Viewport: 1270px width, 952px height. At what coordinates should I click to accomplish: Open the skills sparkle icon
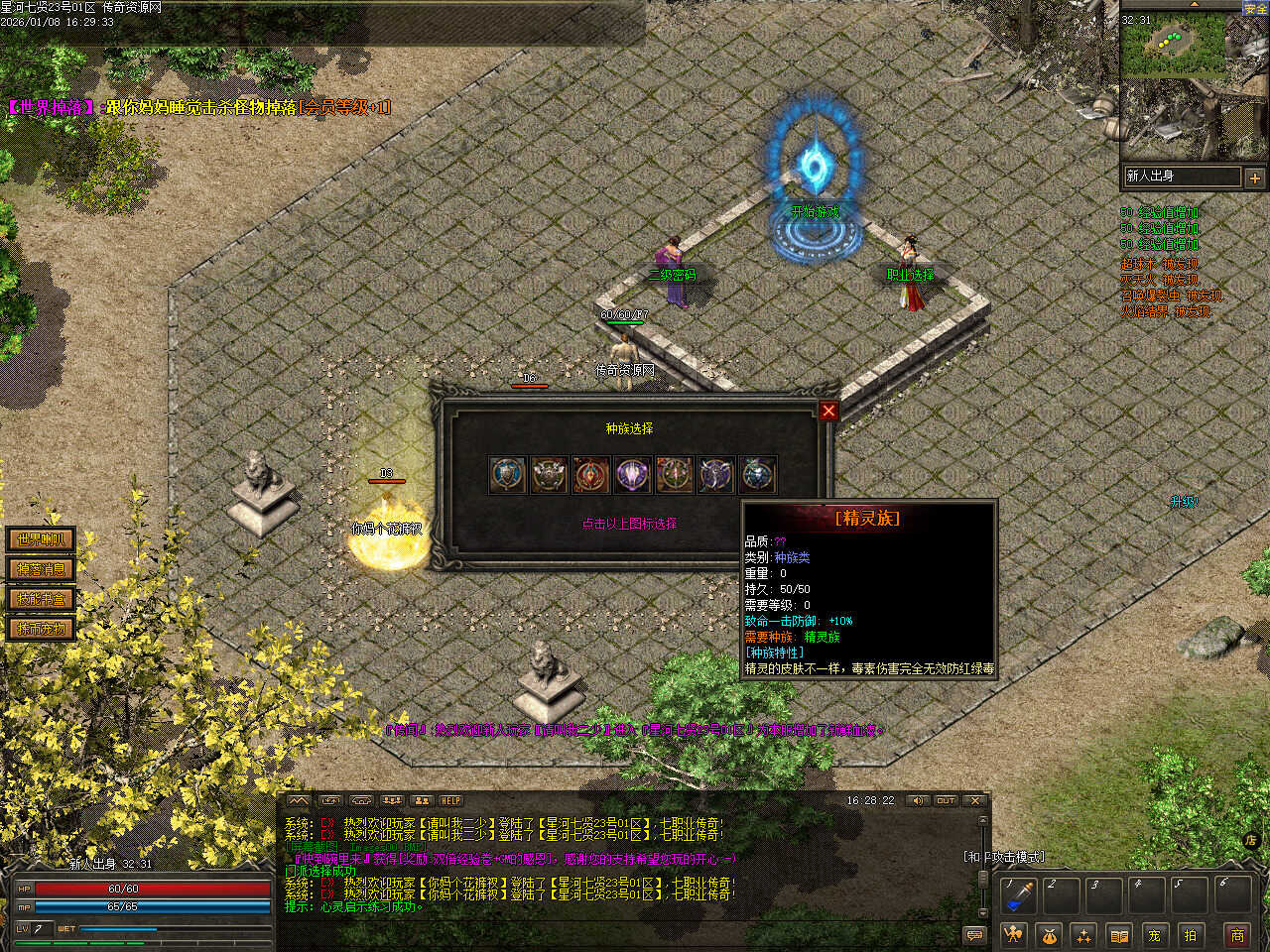coord(1083,934)
